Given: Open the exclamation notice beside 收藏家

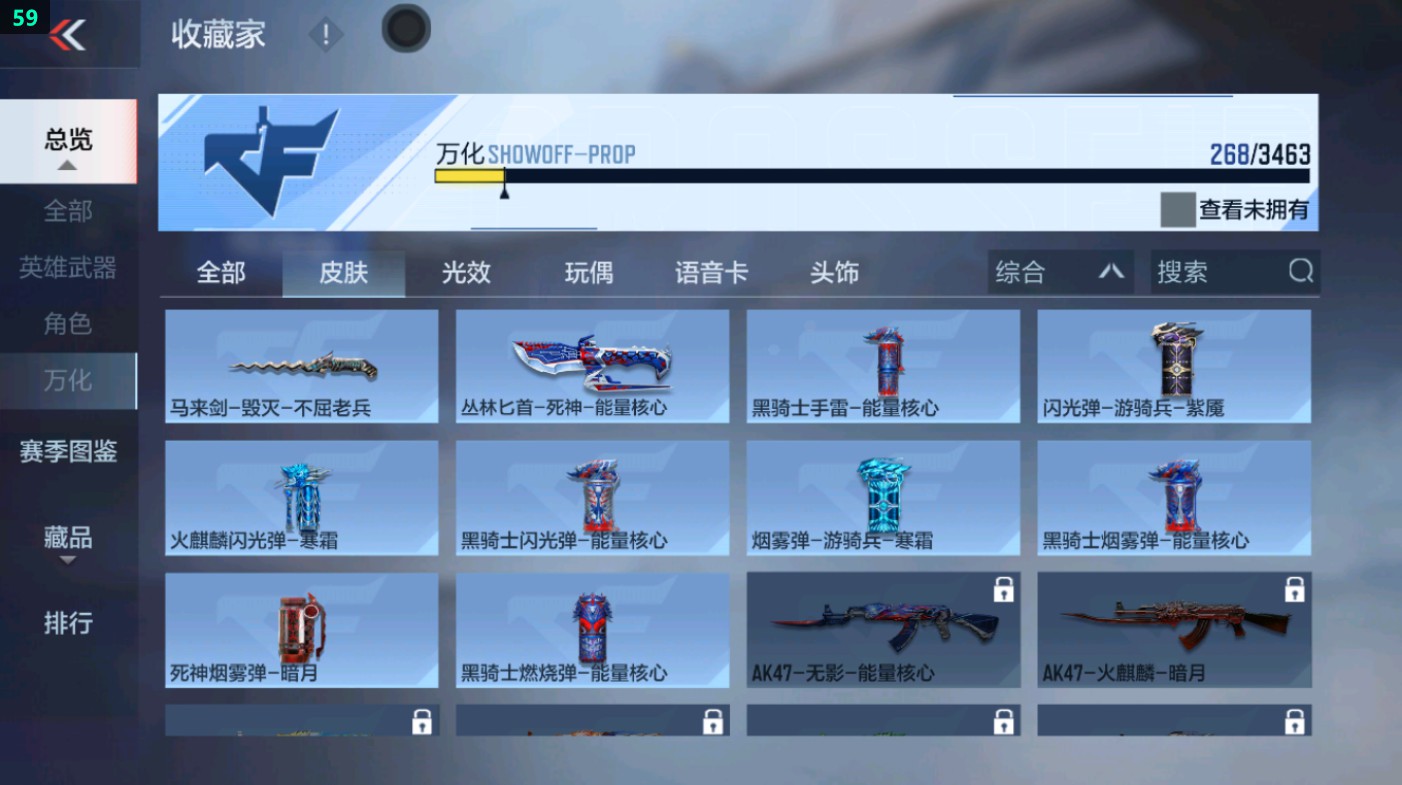Looking at the screenshot, I should pos(326,32).
